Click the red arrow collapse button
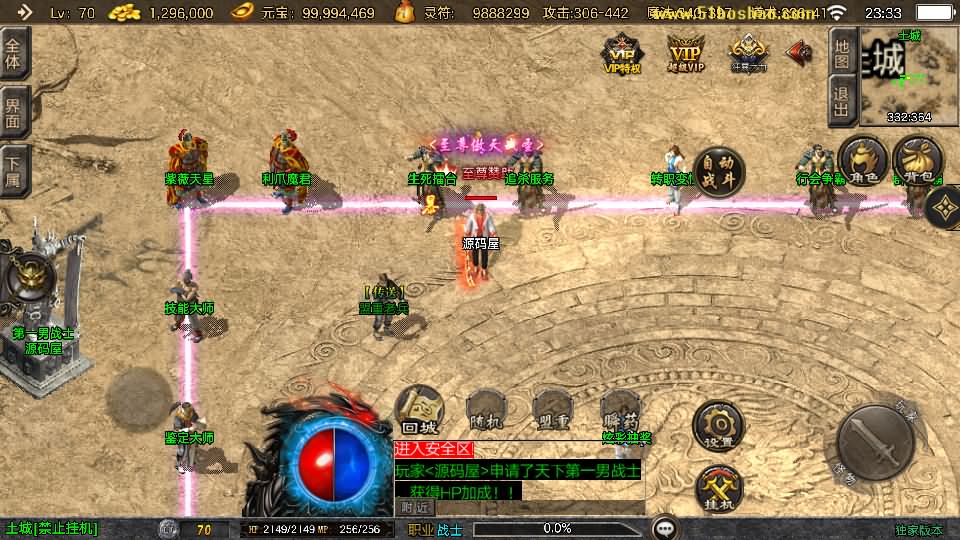 coord(800,52)
